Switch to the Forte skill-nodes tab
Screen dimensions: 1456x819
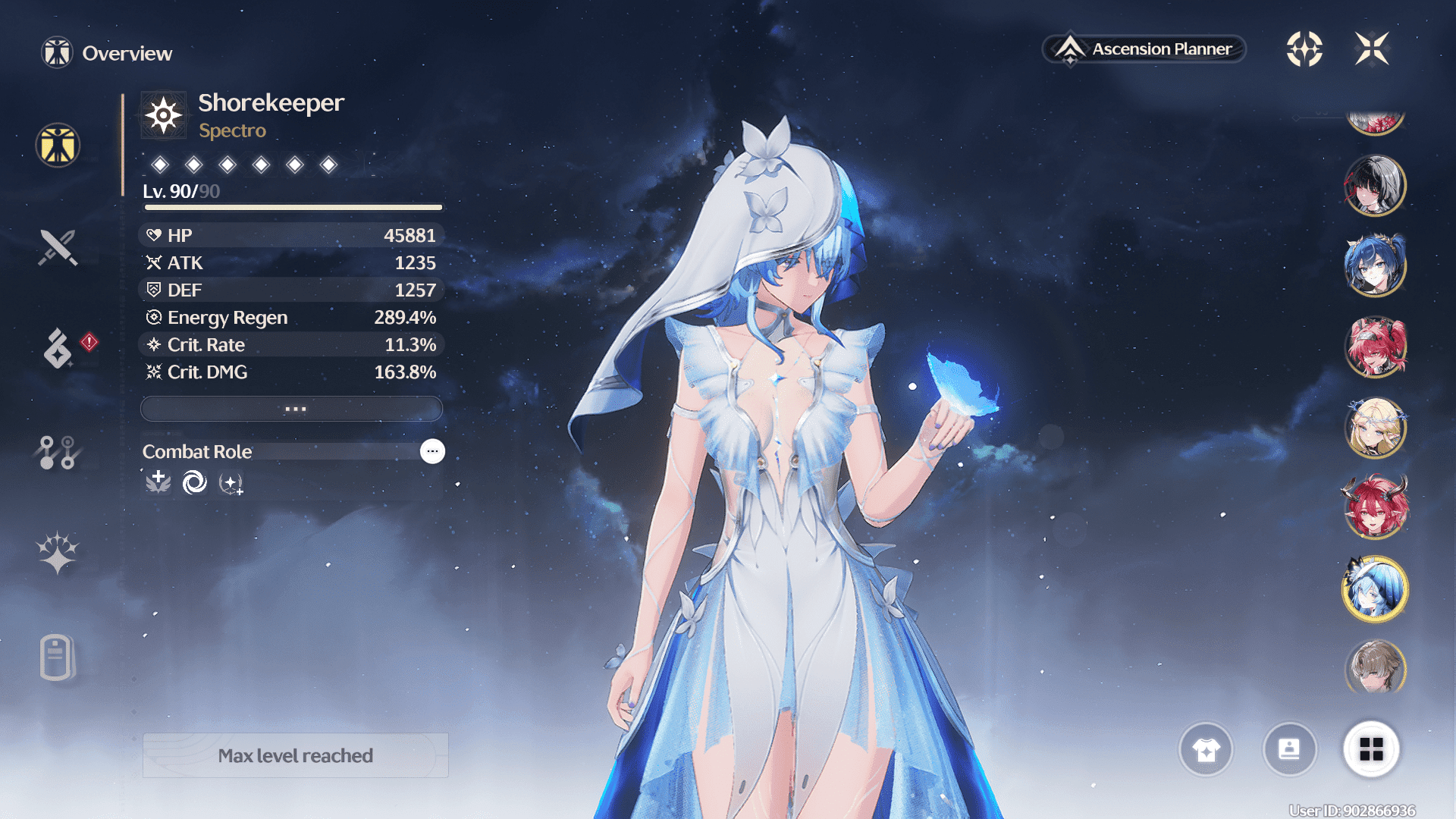click(58, 452)
